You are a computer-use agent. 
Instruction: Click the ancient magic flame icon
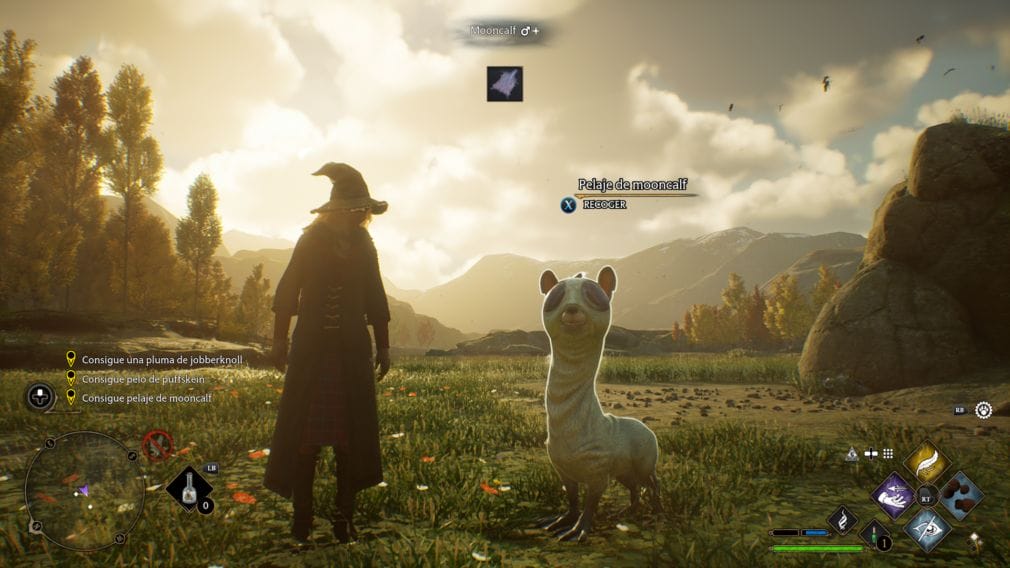click(x=842, y=519)
